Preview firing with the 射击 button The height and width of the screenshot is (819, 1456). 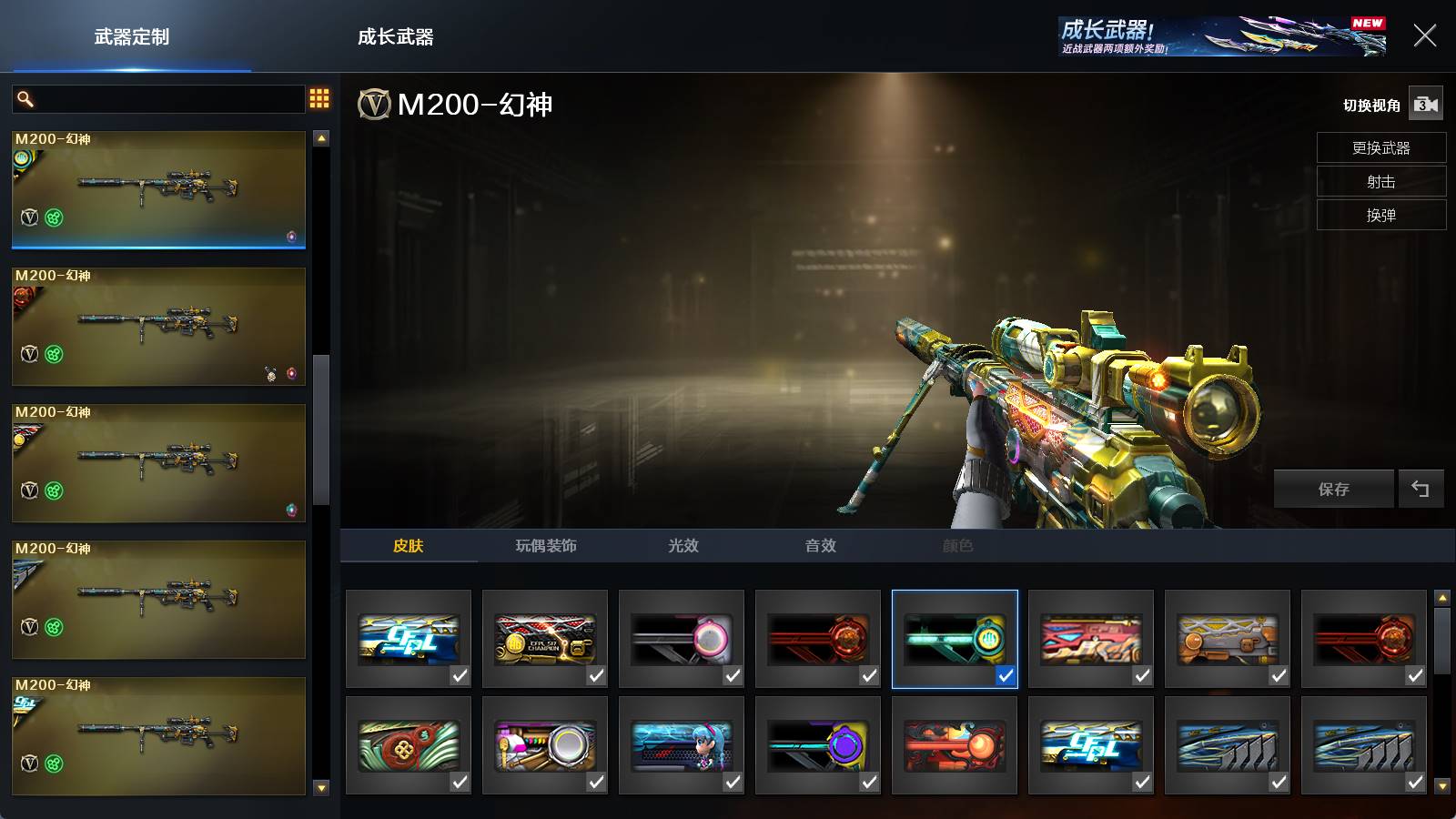click(x=1380, y=181)
